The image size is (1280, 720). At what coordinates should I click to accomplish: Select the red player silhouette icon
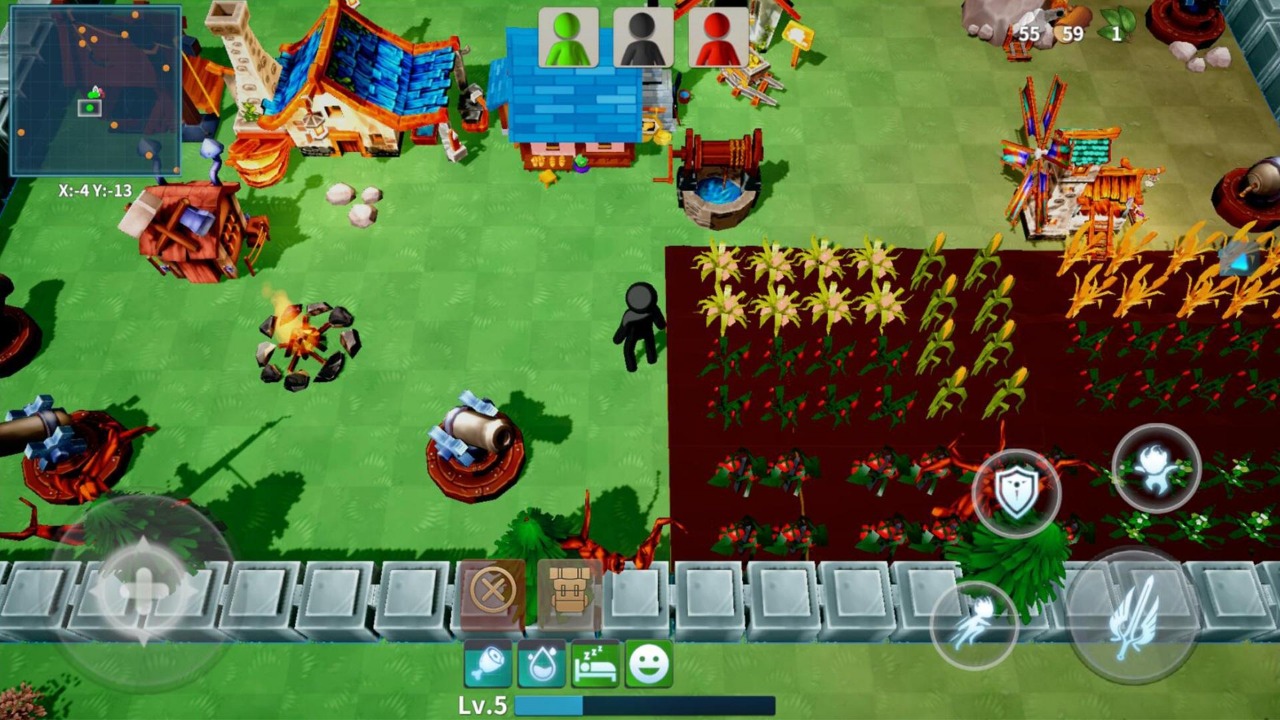coord(718,38)
